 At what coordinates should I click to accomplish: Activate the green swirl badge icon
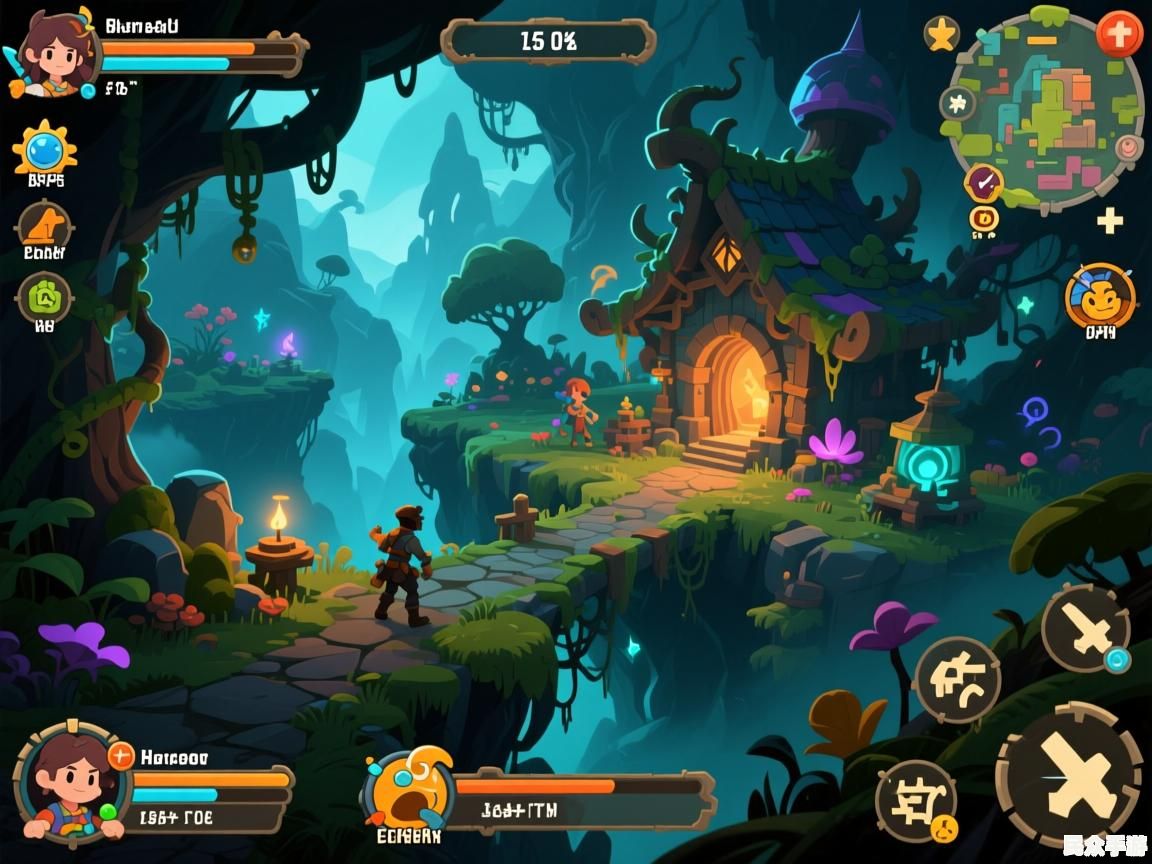tap(45, 296)
